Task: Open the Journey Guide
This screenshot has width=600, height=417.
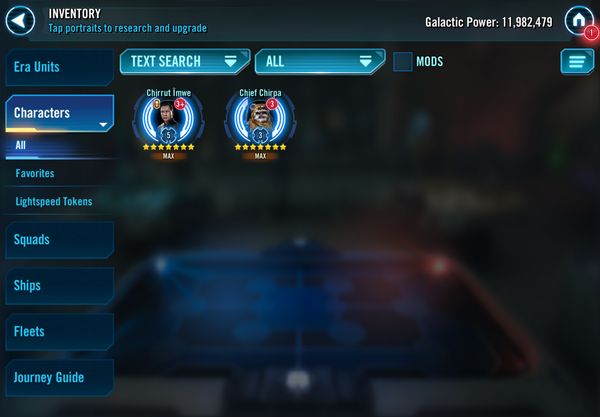Action: click(x=58, y=378)
